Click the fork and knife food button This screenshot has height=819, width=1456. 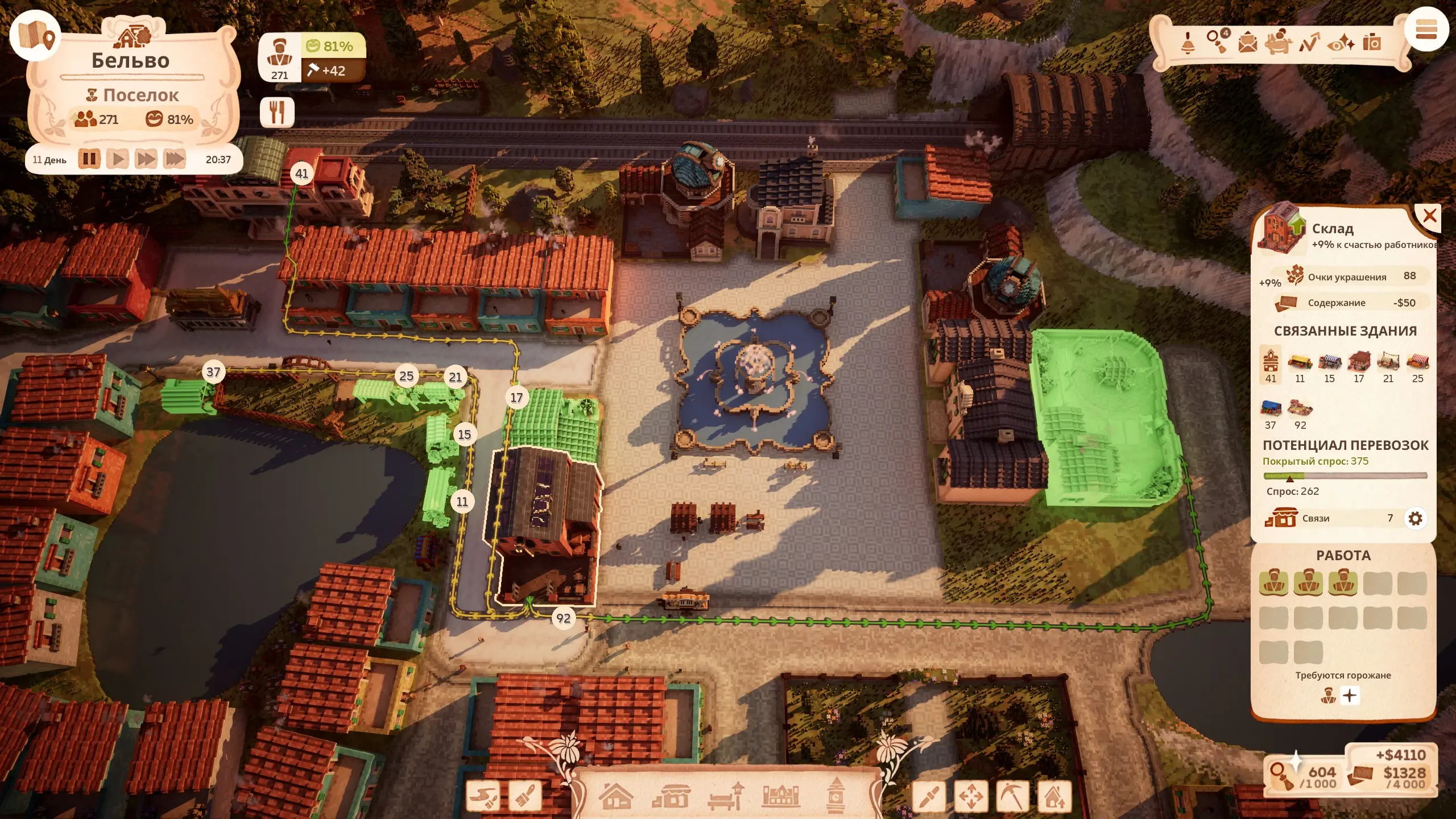coord(277,111)
